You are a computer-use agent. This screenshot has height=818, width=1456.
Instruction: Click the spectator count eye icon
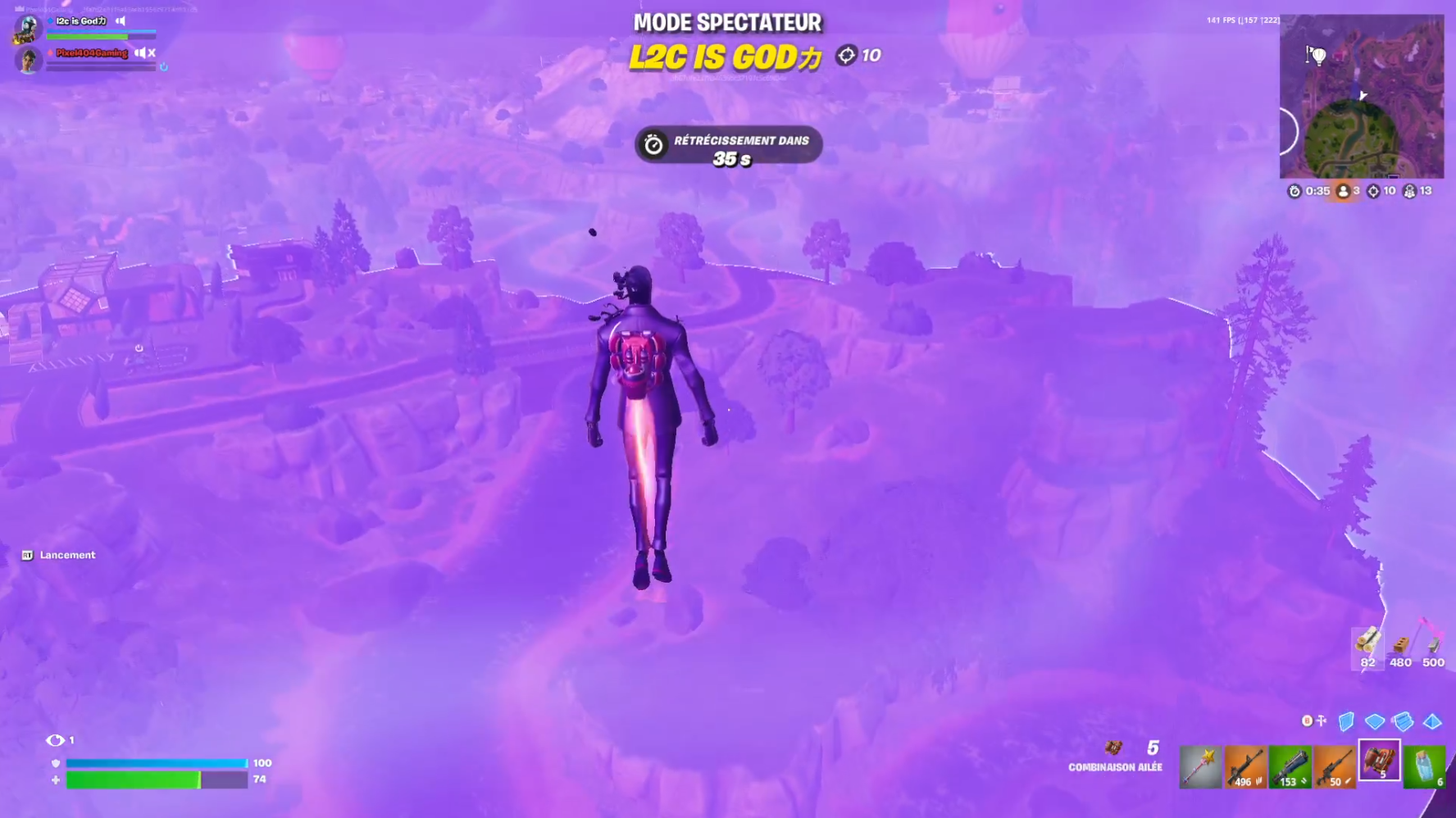[55, 740]
